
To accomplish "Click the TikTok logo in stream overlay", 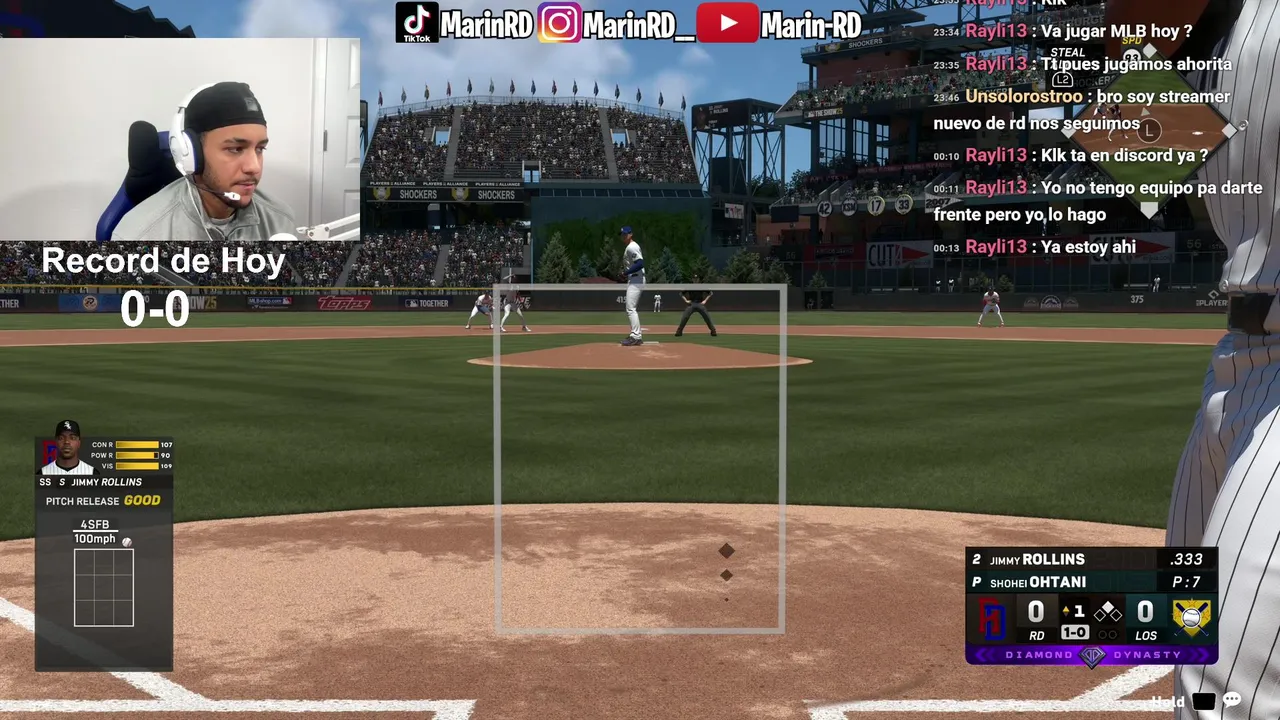I will (x=416, y=23).
